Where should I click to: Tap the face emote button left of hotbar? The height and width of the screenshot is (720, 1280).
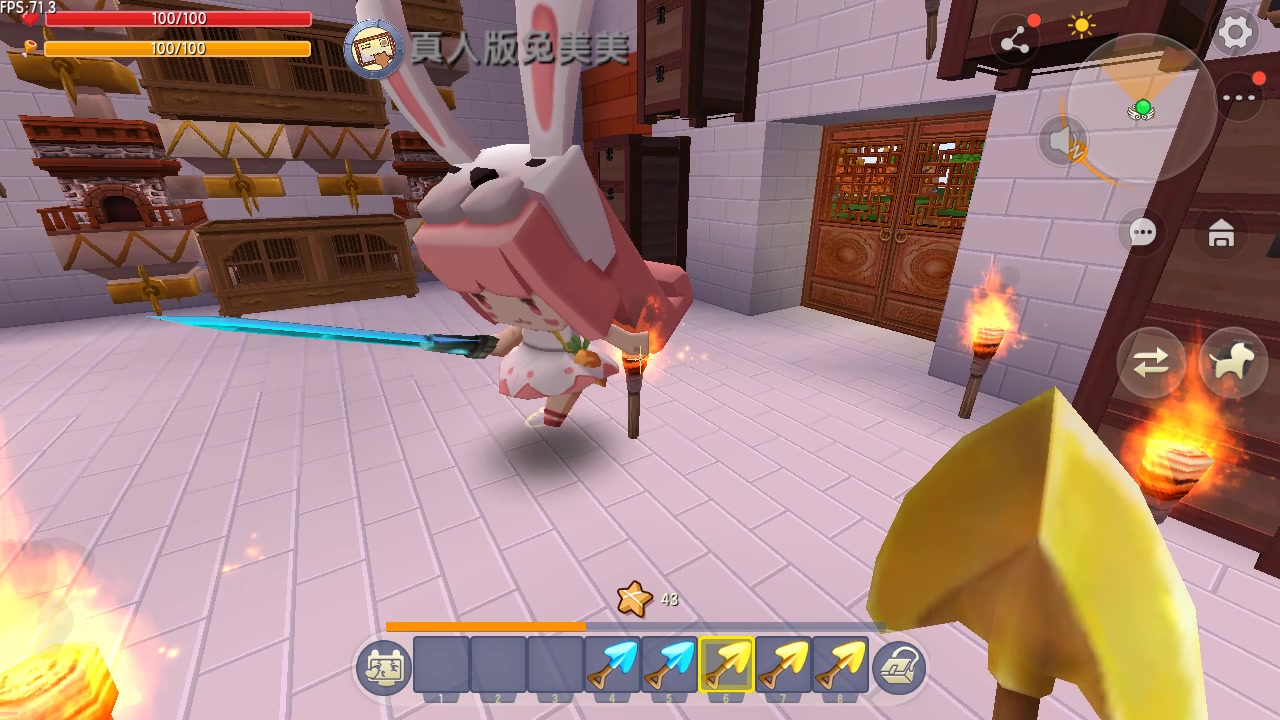click(x=384, y=668)
